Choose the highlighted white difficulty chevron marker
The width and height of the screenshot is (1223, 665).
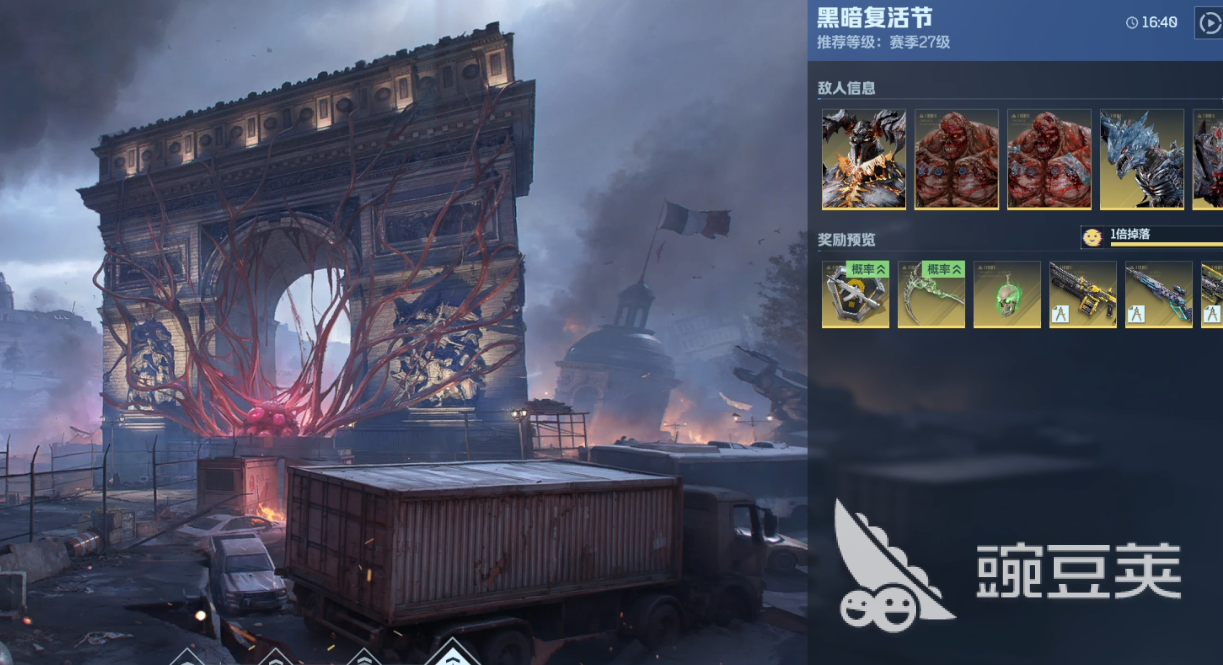[x=453, y=653]
